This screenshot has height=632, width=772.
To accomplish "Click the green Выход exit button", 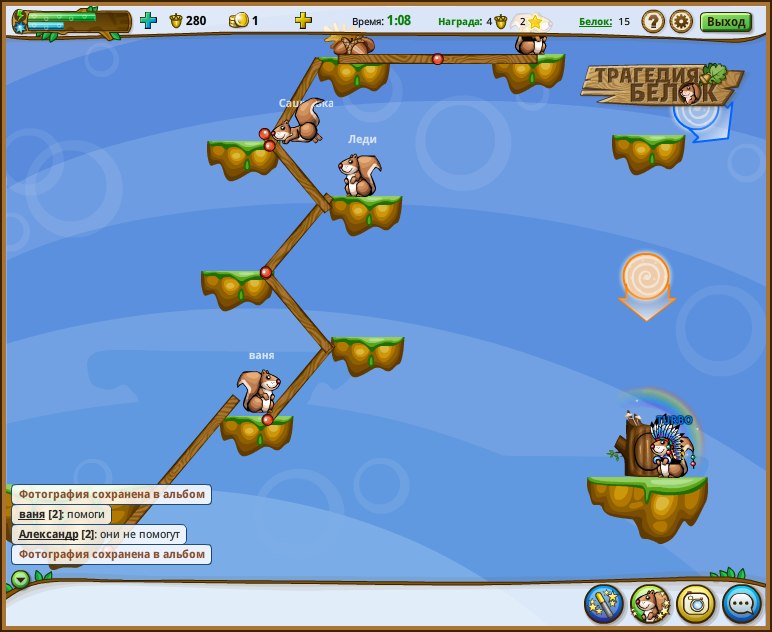I will pos(725,21).
